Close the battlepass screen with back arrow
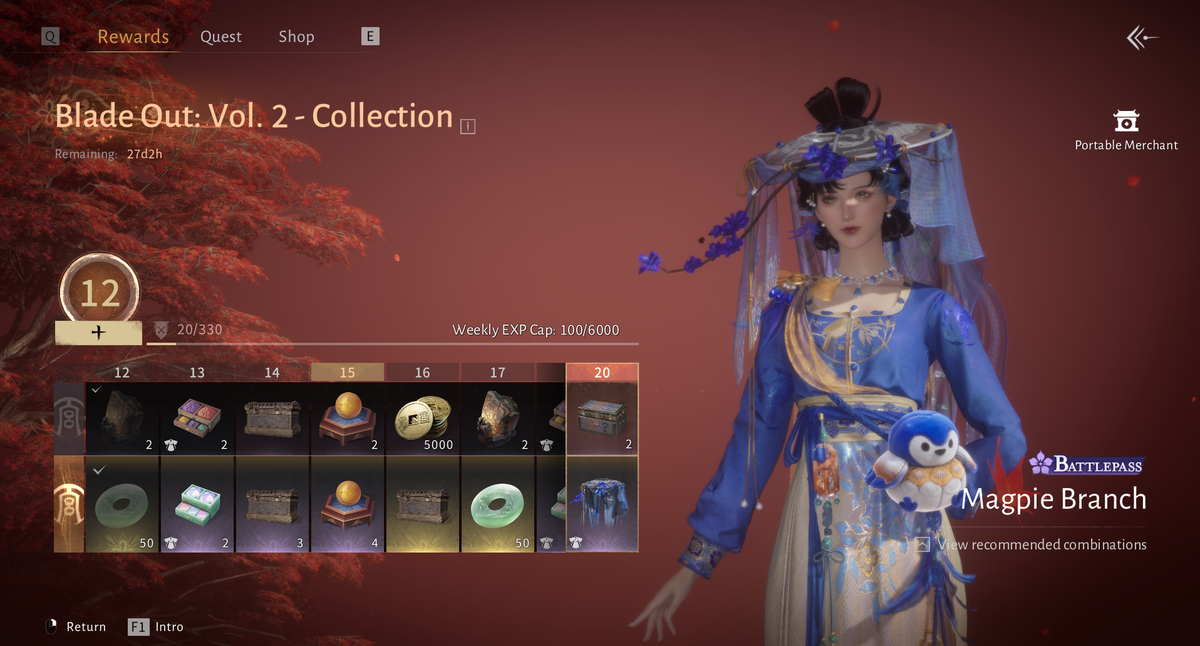This screenshot has height=646, width=1200. [x=1141, y=38]
